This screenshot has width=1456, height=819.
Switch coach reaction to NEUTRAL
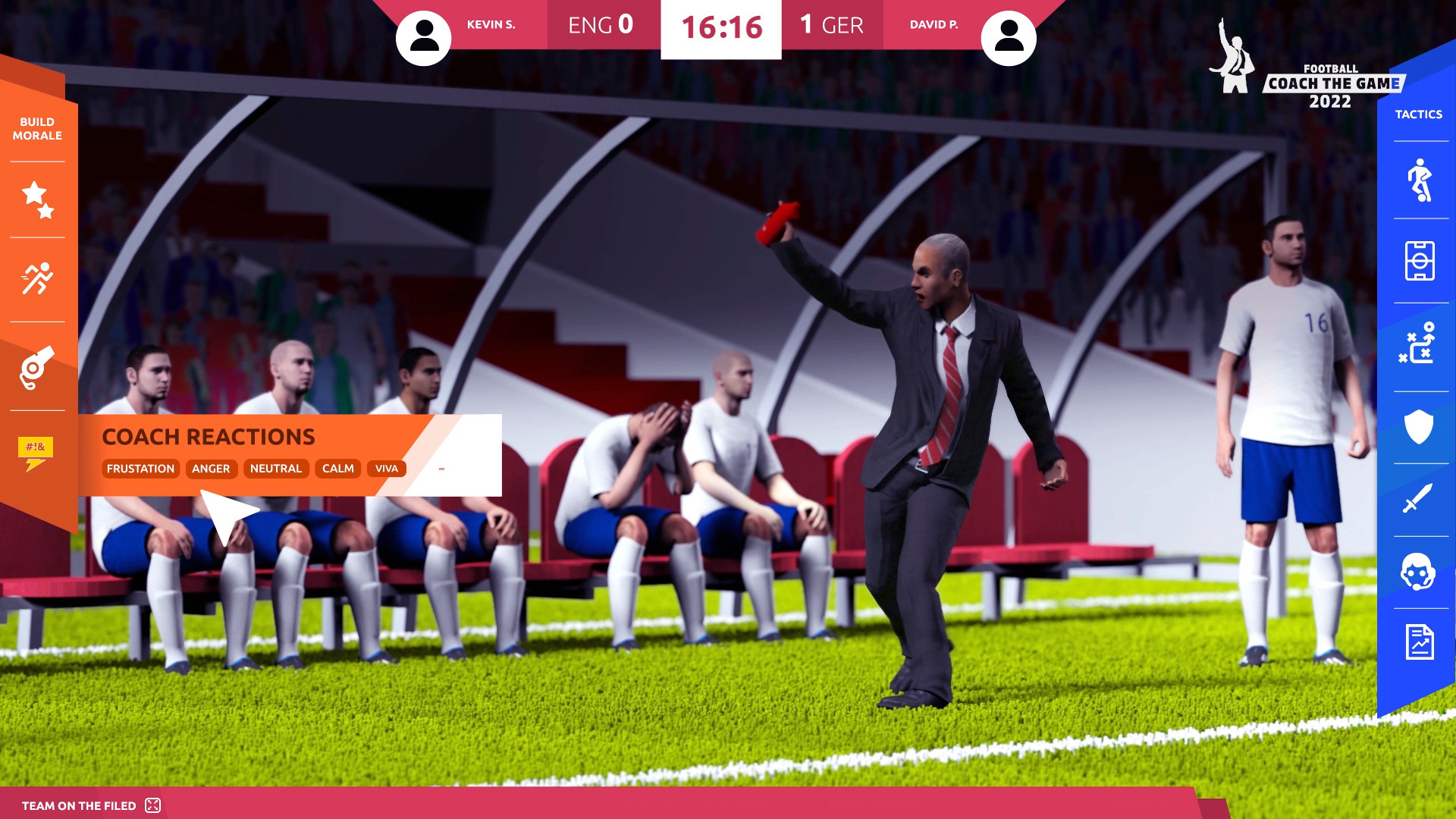pos(276,469)
